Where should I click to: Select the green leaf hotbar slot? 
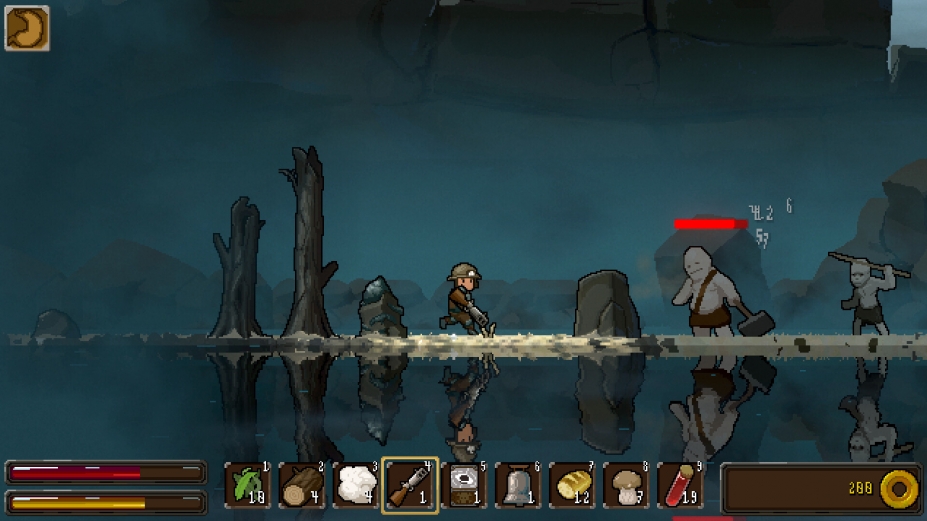tap(248, 486)
